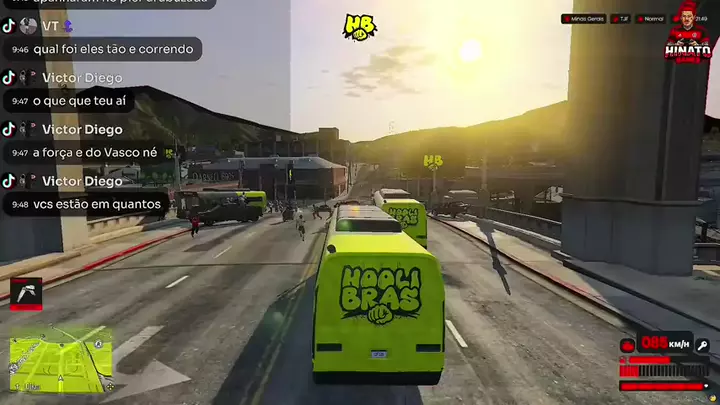This screenshot has width=720, height=405.
Task: Open Victor Diego's 'vcs estão em quantos' message
Action: click(96, 204)
